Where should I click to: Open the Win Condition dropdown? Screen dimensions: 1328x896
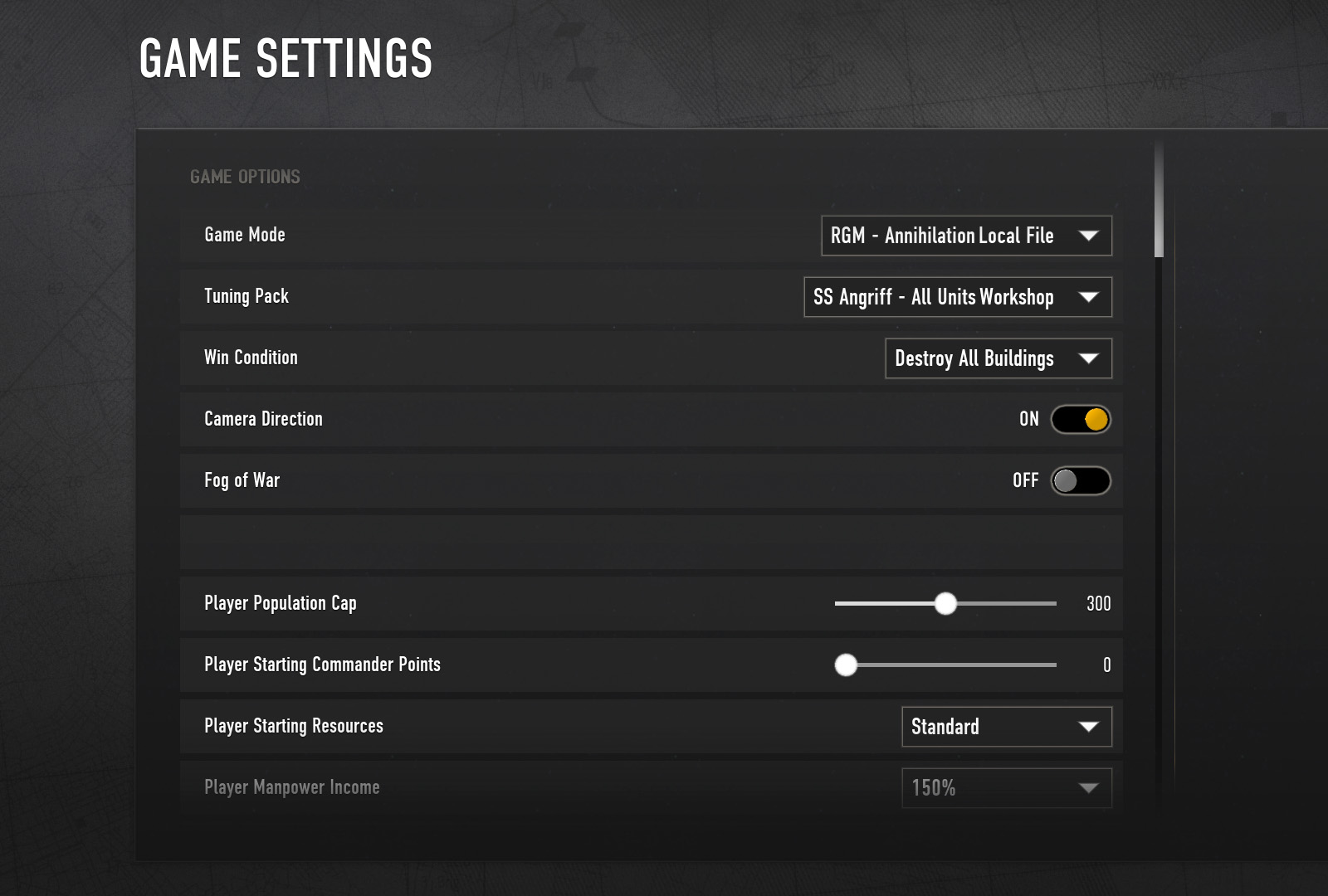(998, 358)
